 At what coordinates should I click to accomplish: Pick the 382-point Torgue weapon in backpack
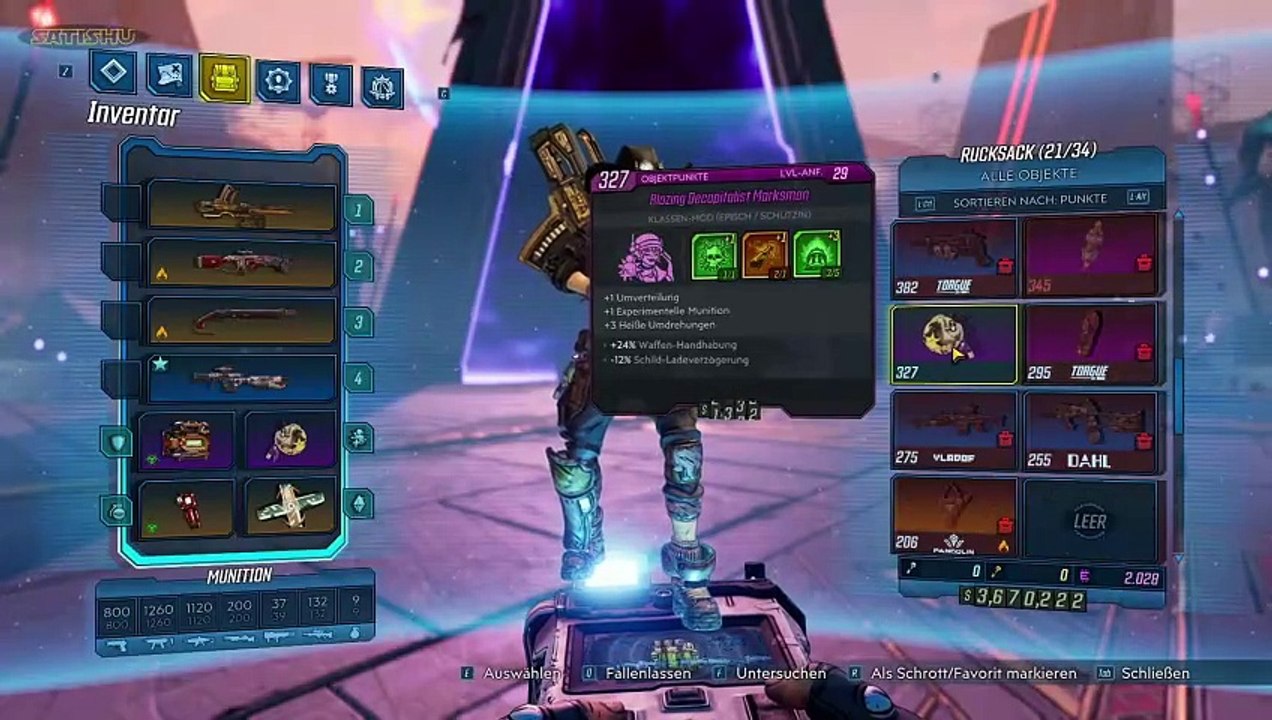(x=953, y=258)
